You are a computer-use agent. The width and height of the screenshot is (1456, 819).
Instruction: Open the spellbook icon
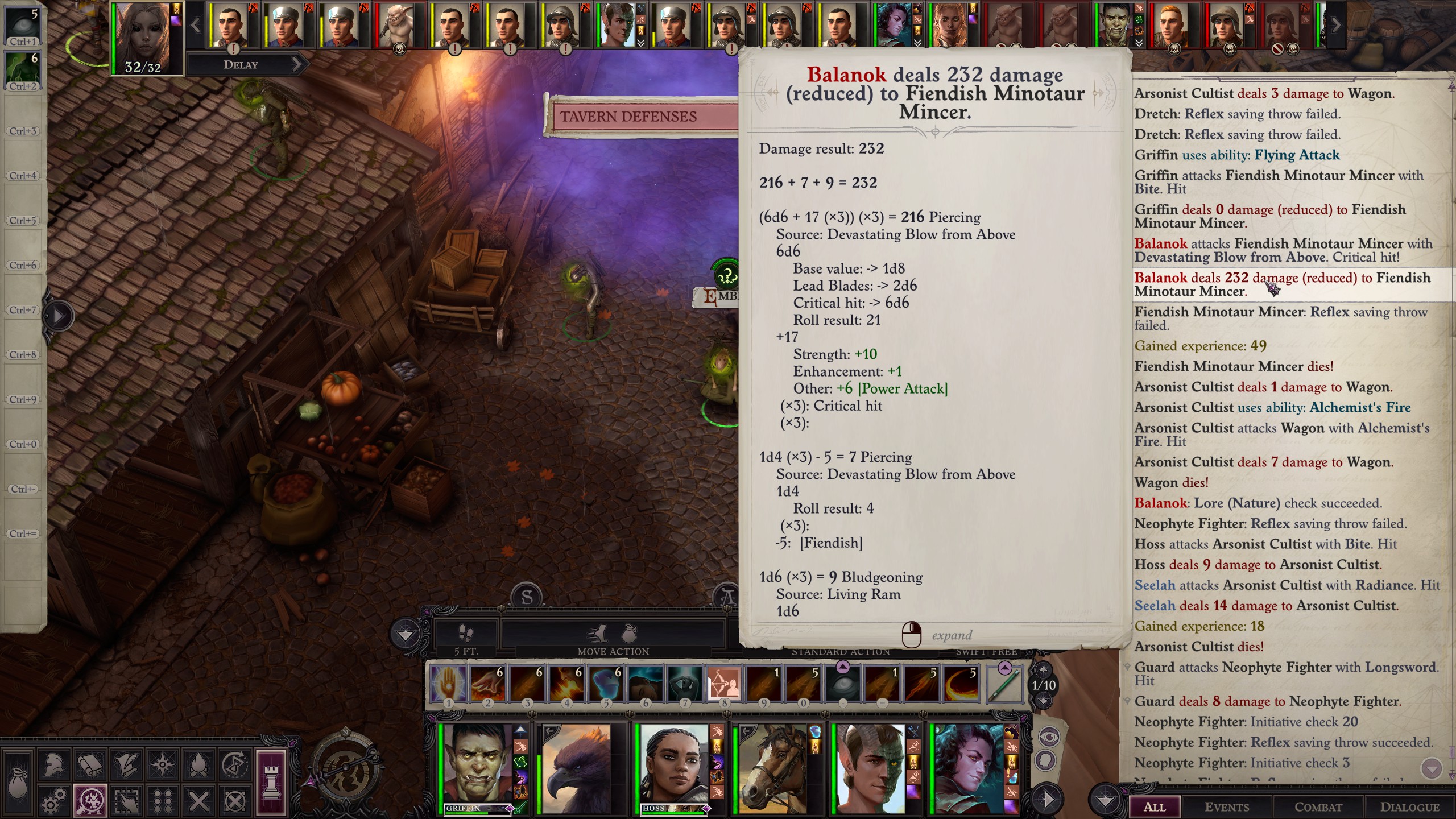90,764
